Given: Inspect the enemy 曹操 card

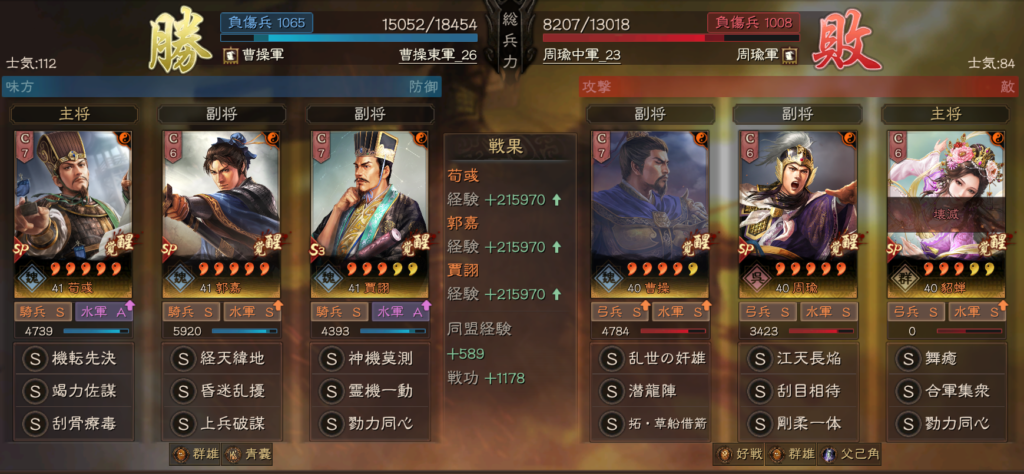Looking at the screenshot, I should (x=650, y=213).
